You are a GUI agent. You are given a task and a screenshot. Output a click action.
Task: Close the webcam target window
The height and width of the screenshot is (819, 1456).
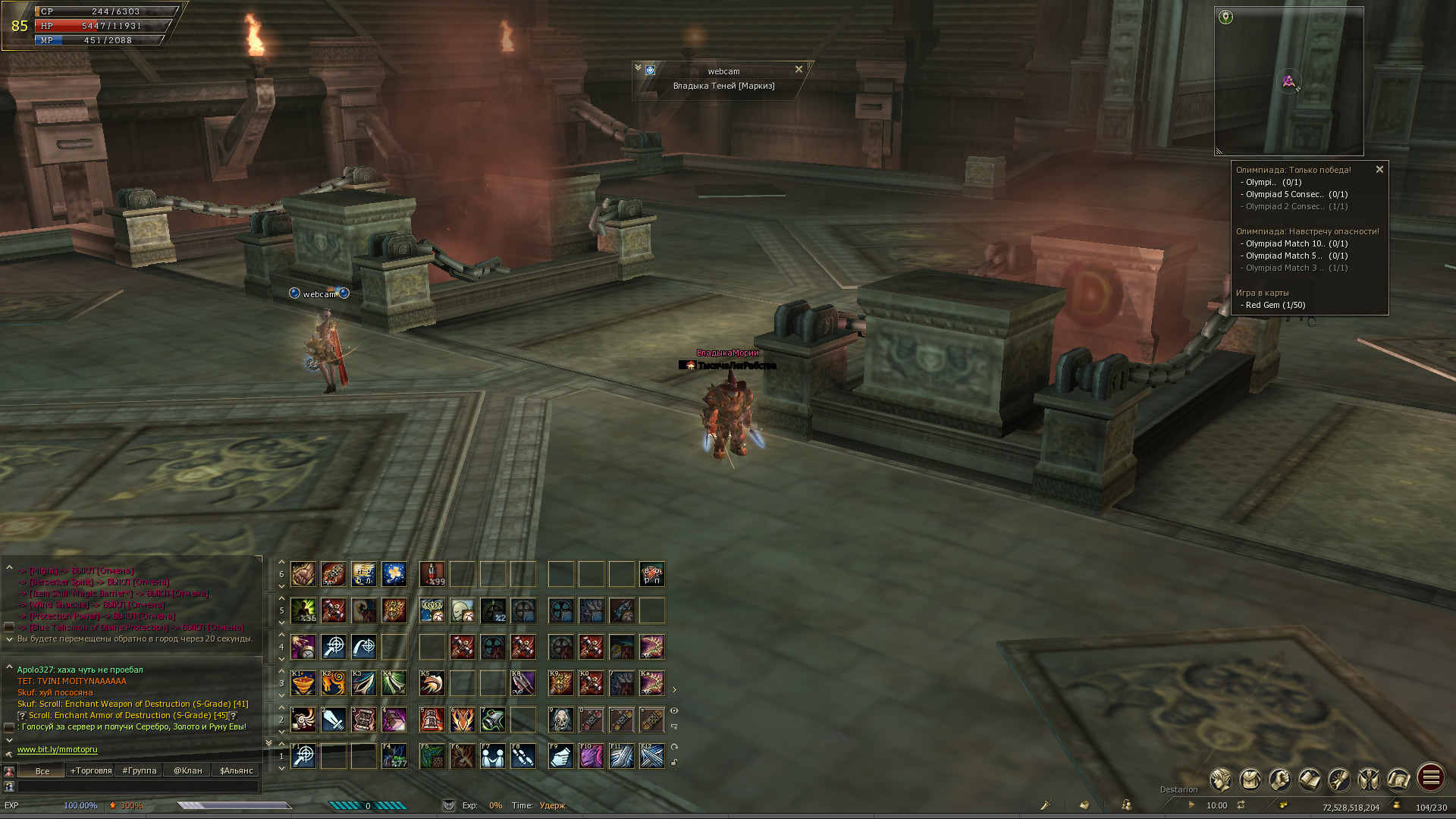[799, 70]
